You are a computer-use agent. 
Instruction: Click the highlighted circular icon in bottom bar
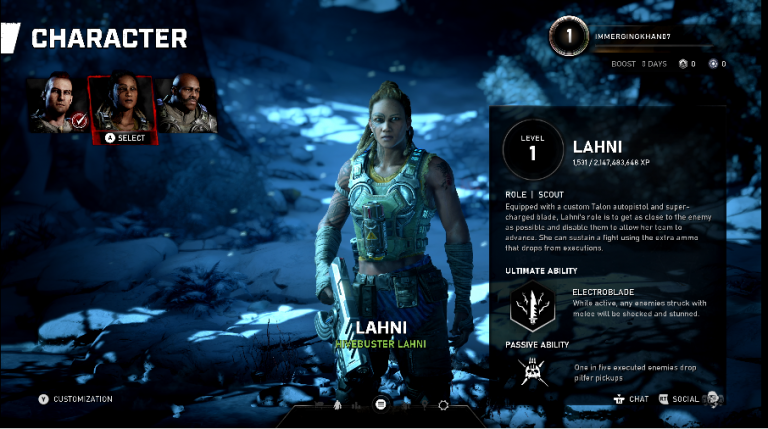pyautogui.click(x=380, y=404)
